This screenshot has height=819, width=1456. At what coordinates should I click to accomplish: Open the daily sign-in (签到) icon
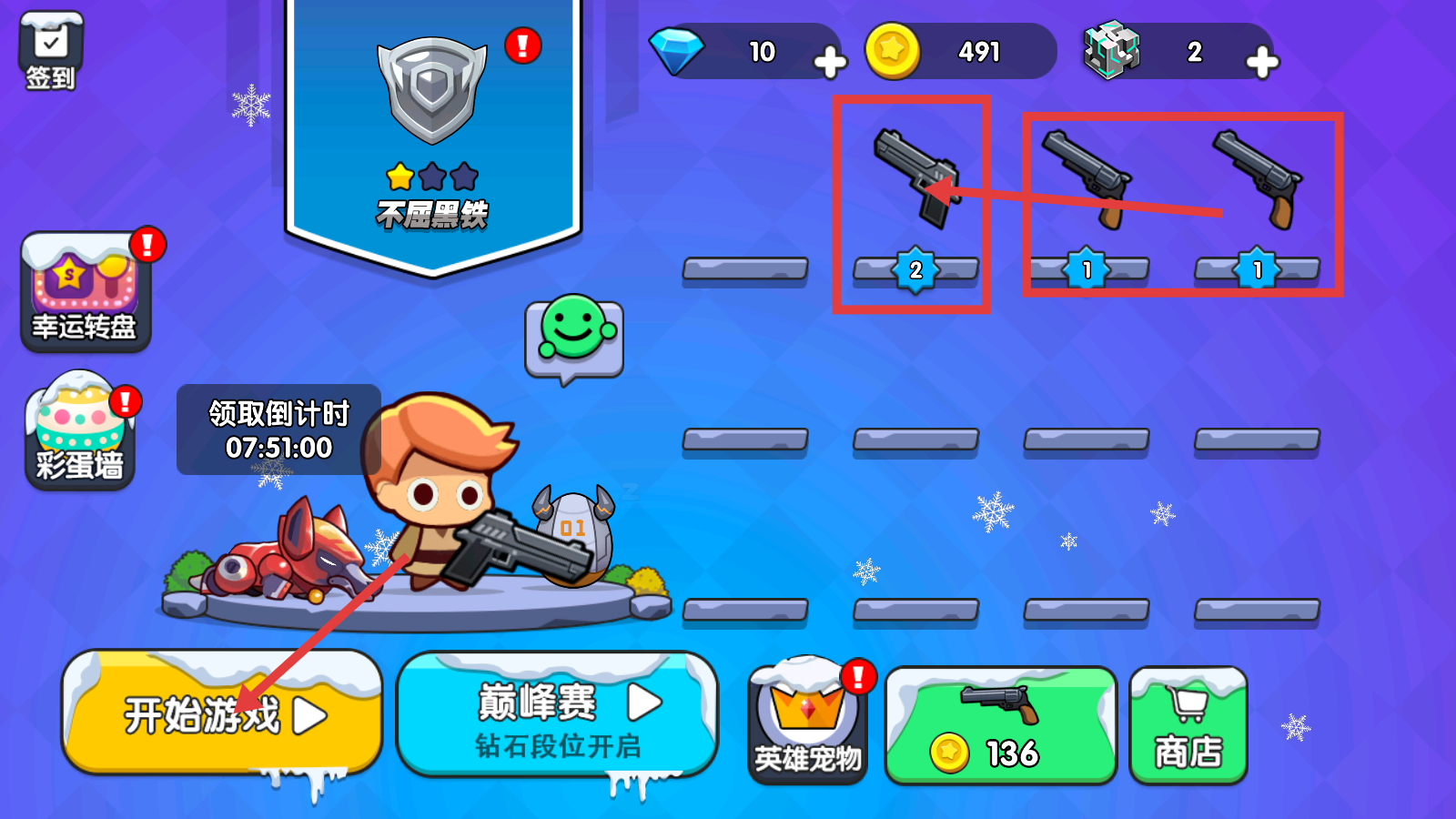pyautogui.click(x=51, y=52)
